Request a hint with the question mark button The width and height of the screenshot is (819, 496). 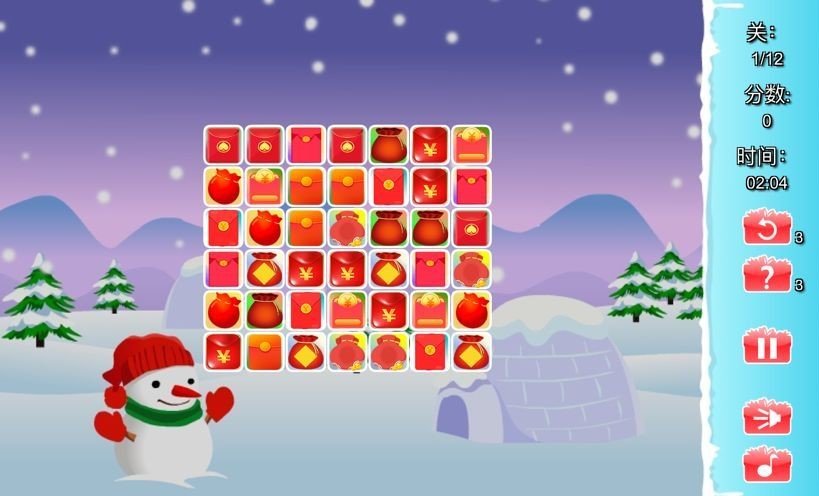766,275
